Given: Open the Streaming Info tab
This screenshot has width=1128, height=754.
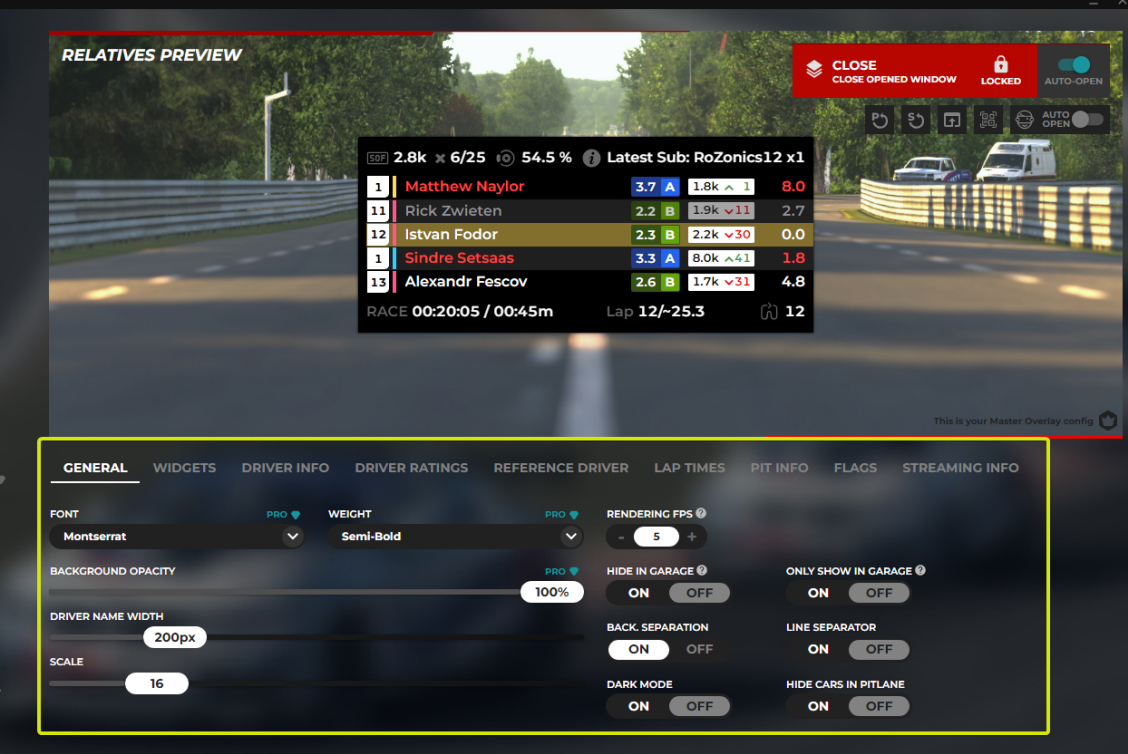Looking at the screenshot, I should 960,468.
